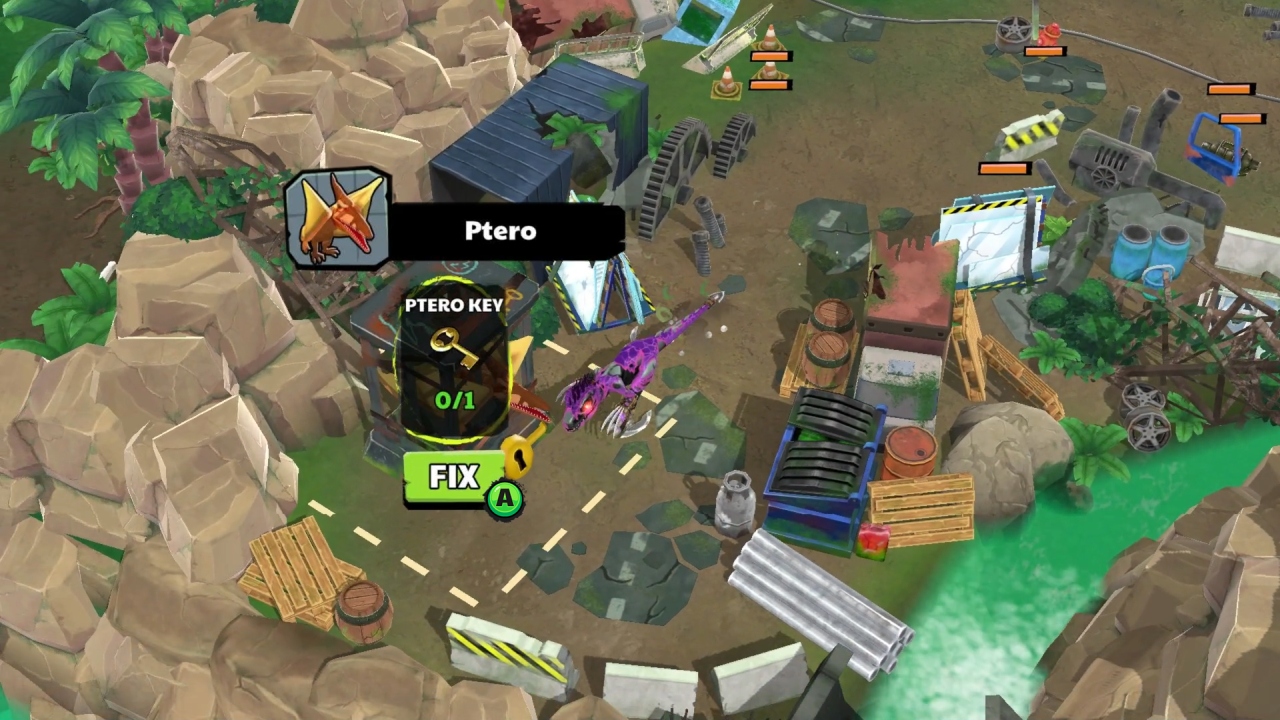
Task: Click the 0/1 key counter text
Action: pyautogui.click(x=454, y=400)
